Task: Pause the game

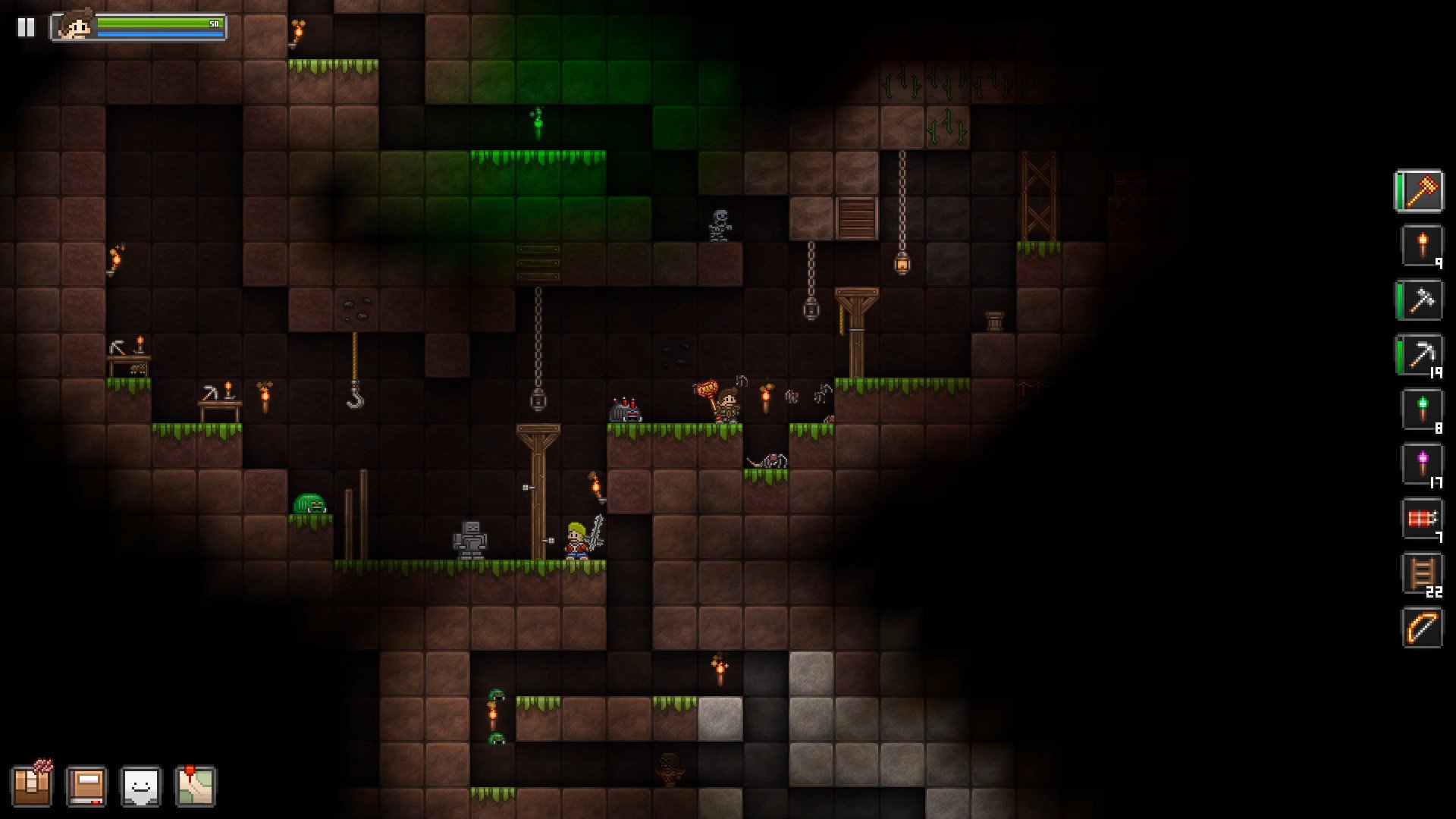Action: point(26,27)
